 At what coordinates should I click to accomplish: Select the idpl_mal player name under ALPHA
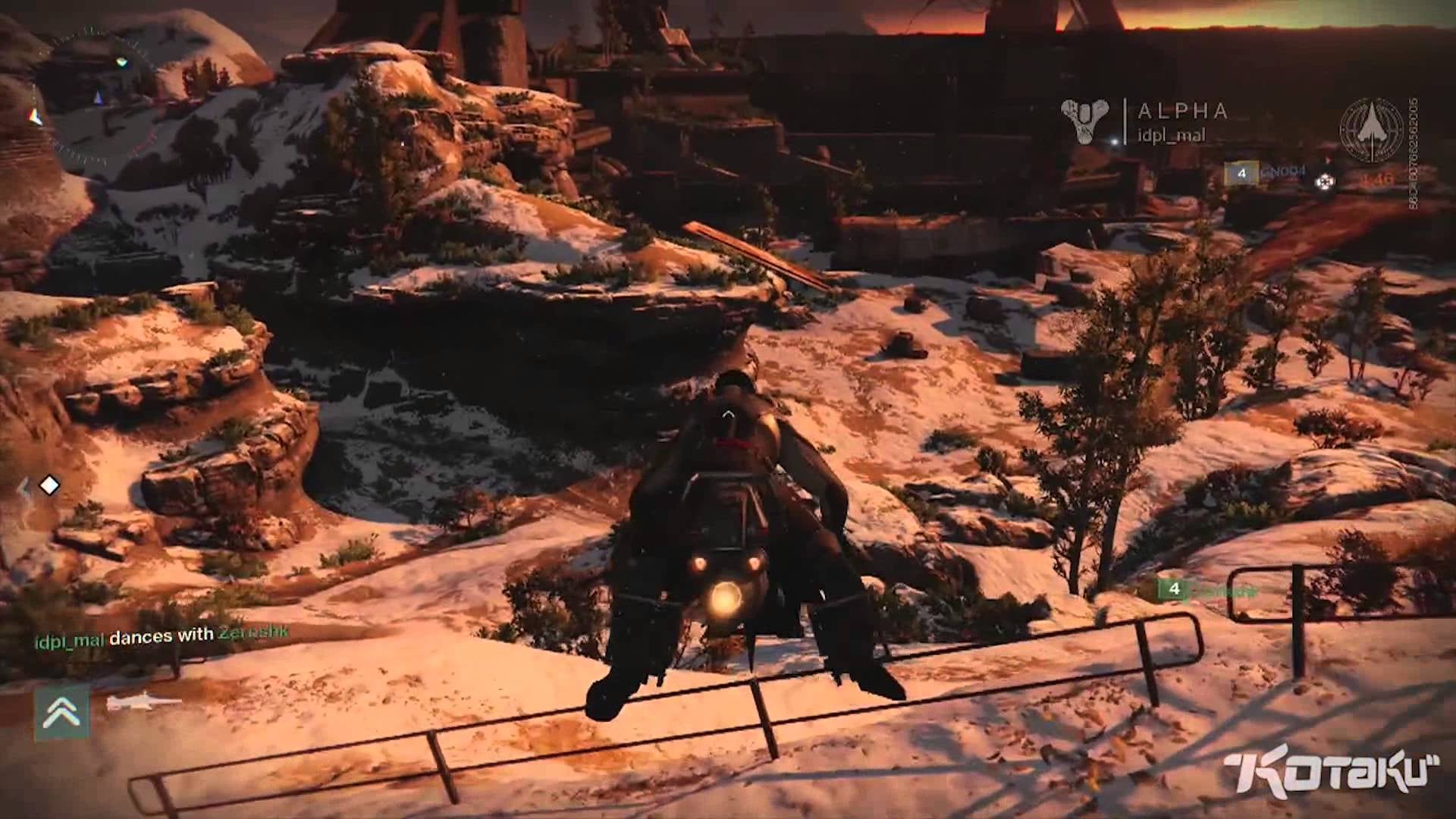click(x=1171, y=136)
